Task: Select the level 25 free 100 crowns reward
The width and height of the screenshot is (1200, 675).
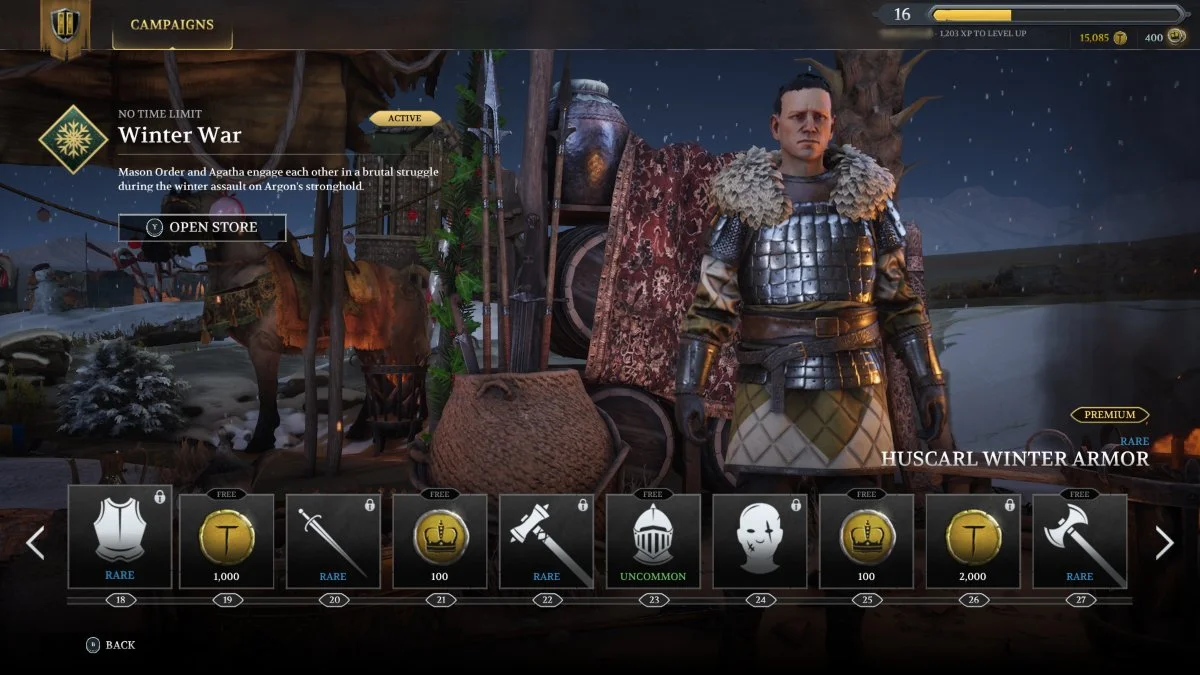Action: tap(866, 541)
